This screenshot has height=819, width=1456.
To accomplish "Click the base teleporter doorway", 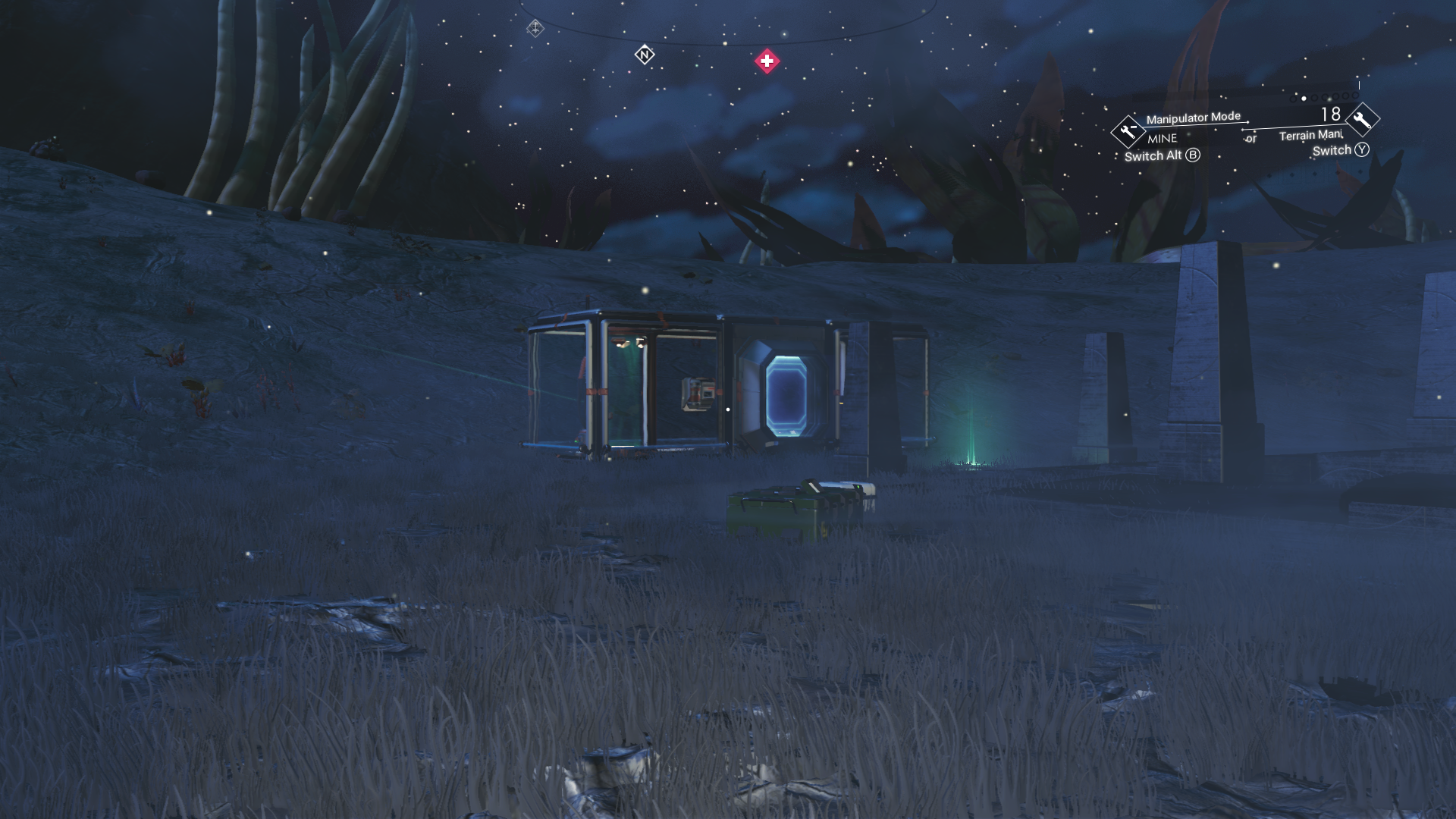I will (787, 394).
